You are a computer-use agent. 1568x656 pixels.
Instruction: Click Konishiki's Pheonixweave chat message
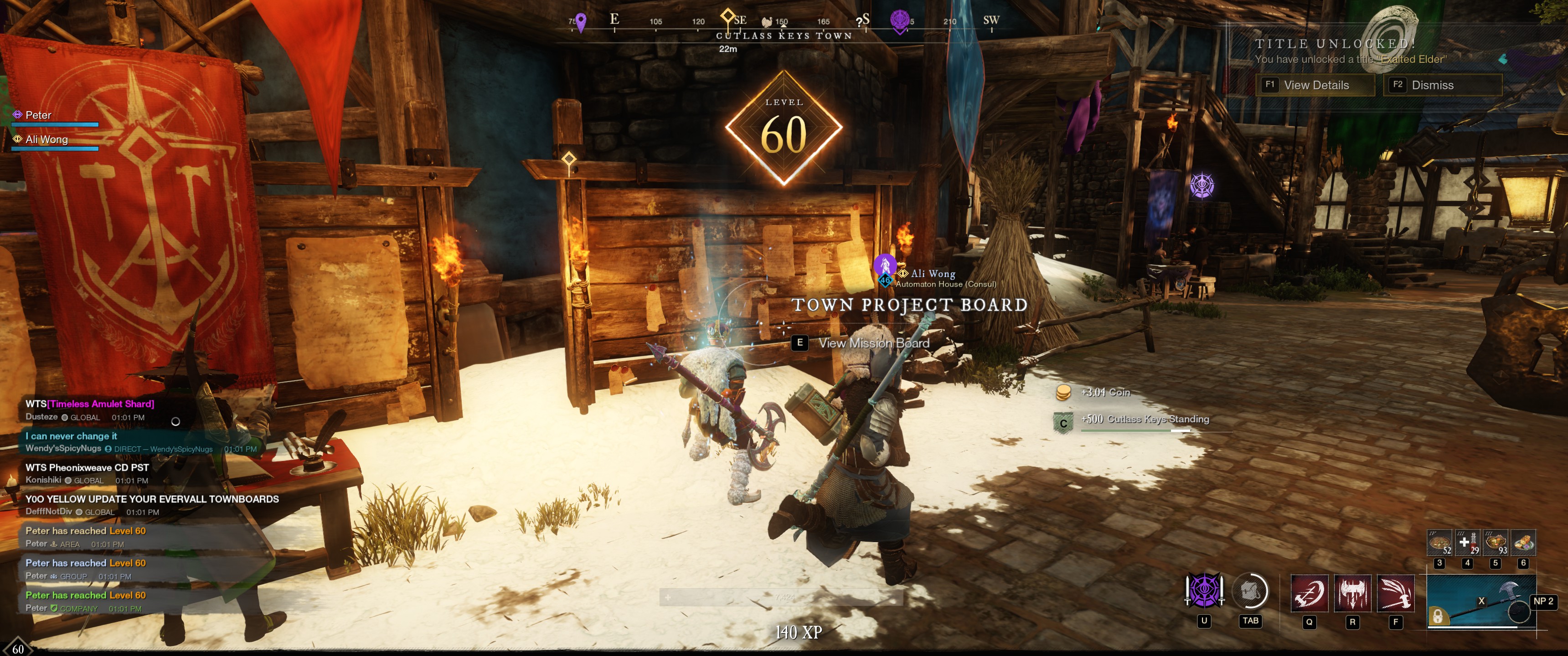(87, 467)
